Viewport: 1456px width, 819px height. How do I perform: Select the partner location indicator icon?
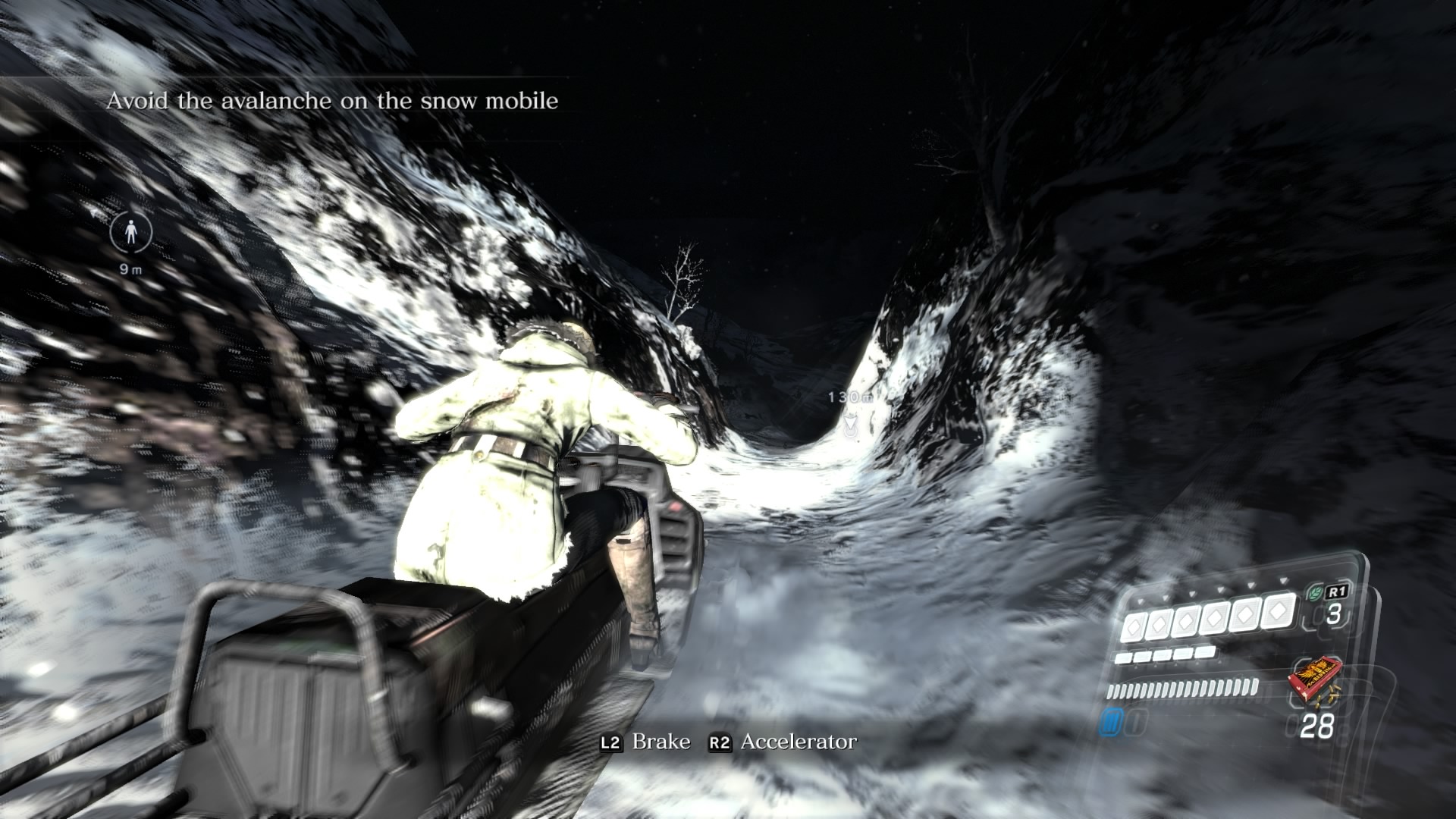[x=130, y=233]
